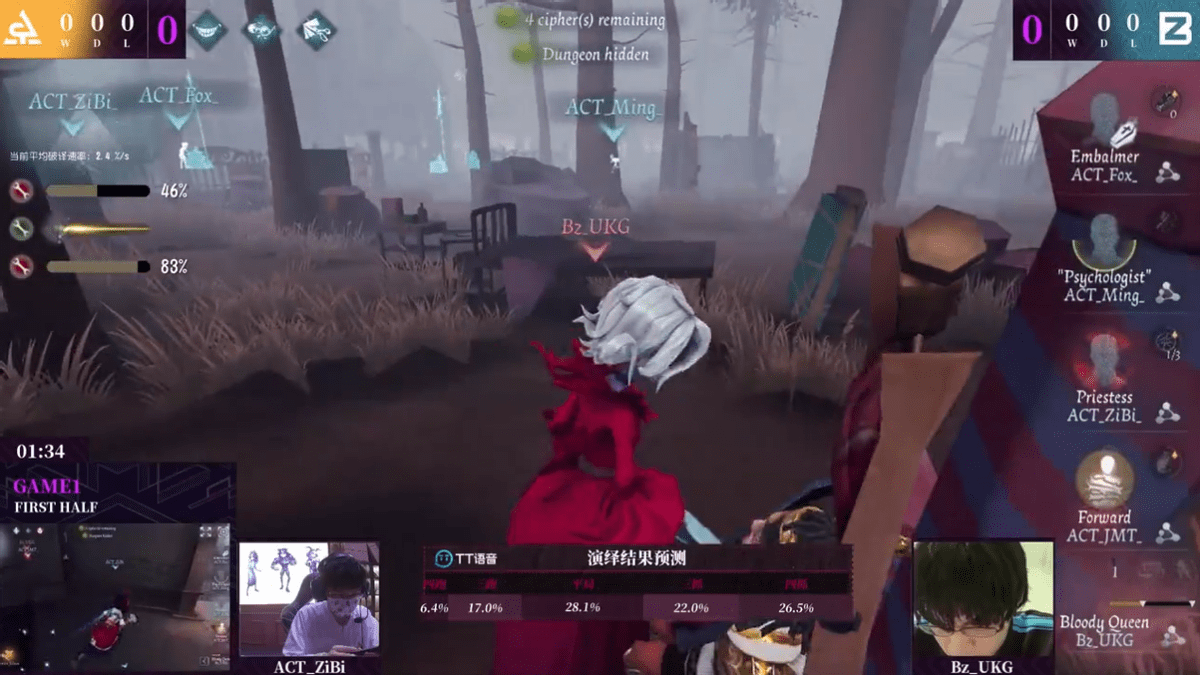Click the share-node icon beside Embalmer
The image size is (1200, 675).
[1166, 173]
